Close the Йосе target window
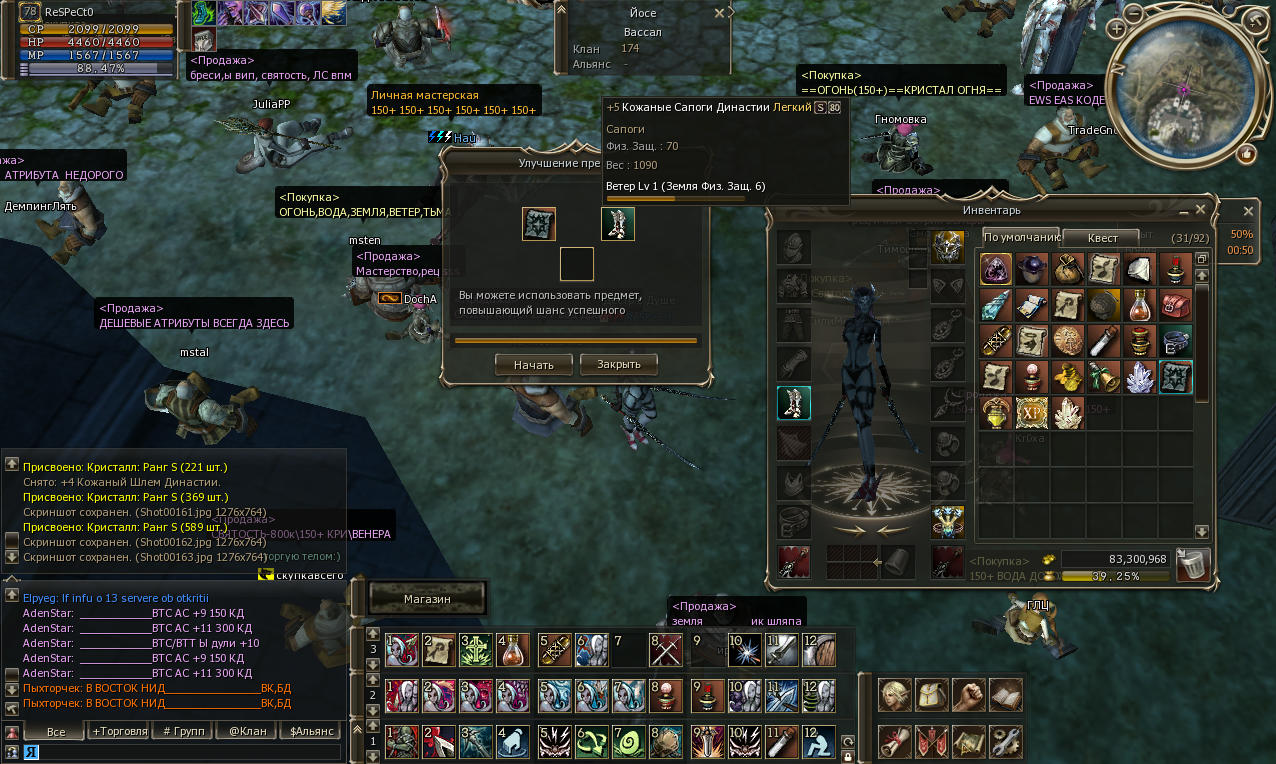The width and height of the screenshot is (1276, 764). click(x=719, y=14)
